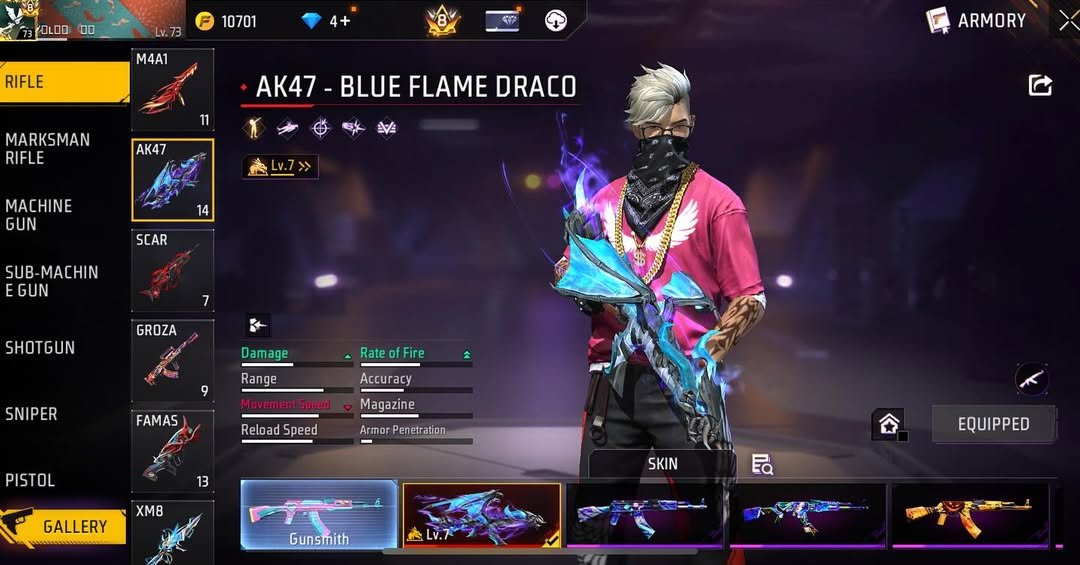Choose the GROZA weapon tile
The height and width of the screenshot is (565, 1080).
coord(172,361)
